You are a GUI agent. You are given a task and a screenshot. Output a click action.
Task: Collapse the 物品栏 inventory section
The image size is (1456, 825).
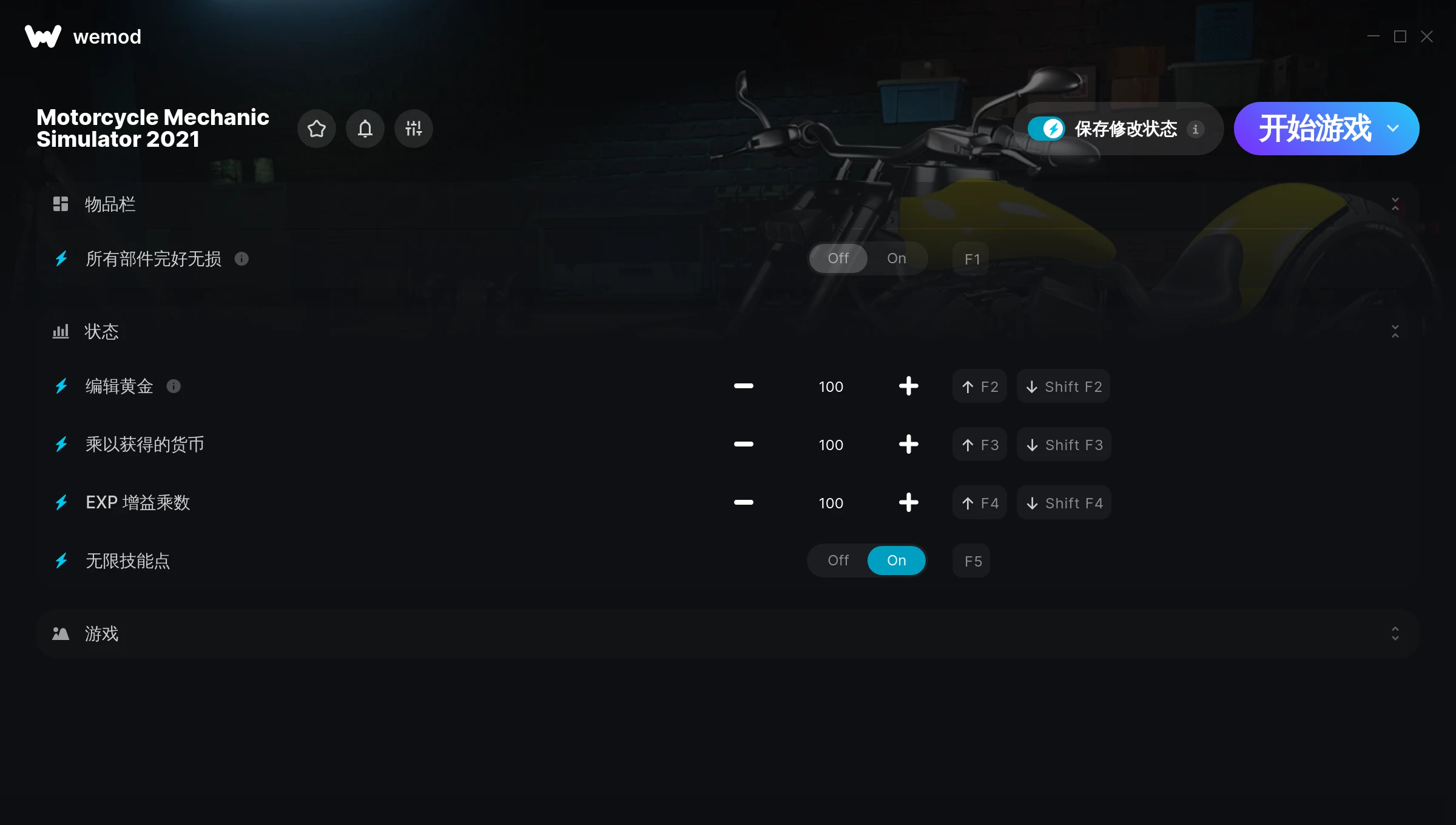coord(1395,204)
